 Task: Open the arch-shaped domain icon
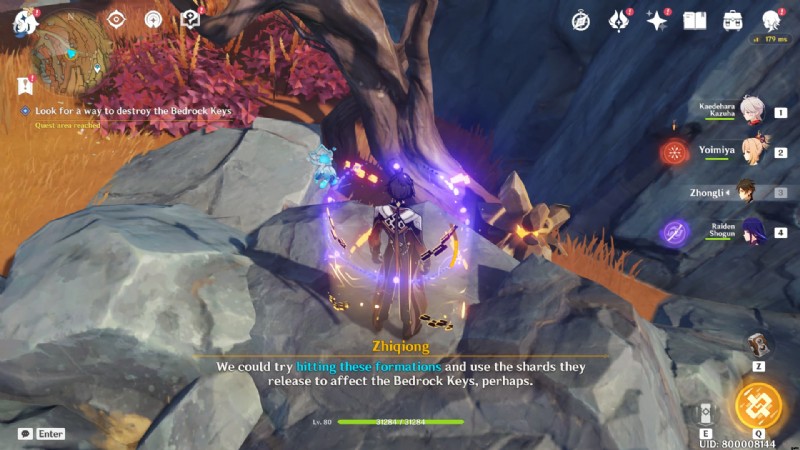(x=153, y=19)
